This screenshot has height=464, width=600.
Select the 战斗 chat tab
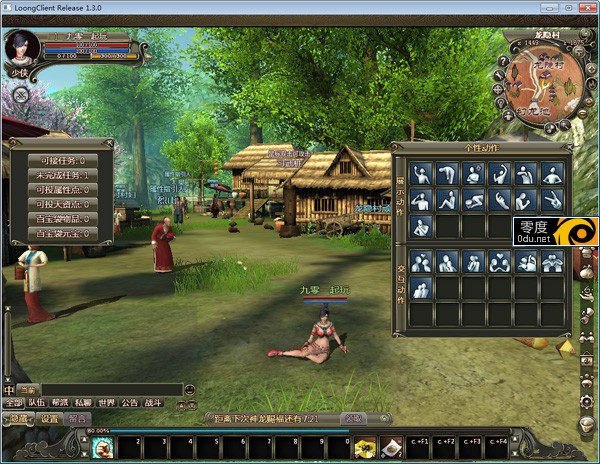coord(154,403)
